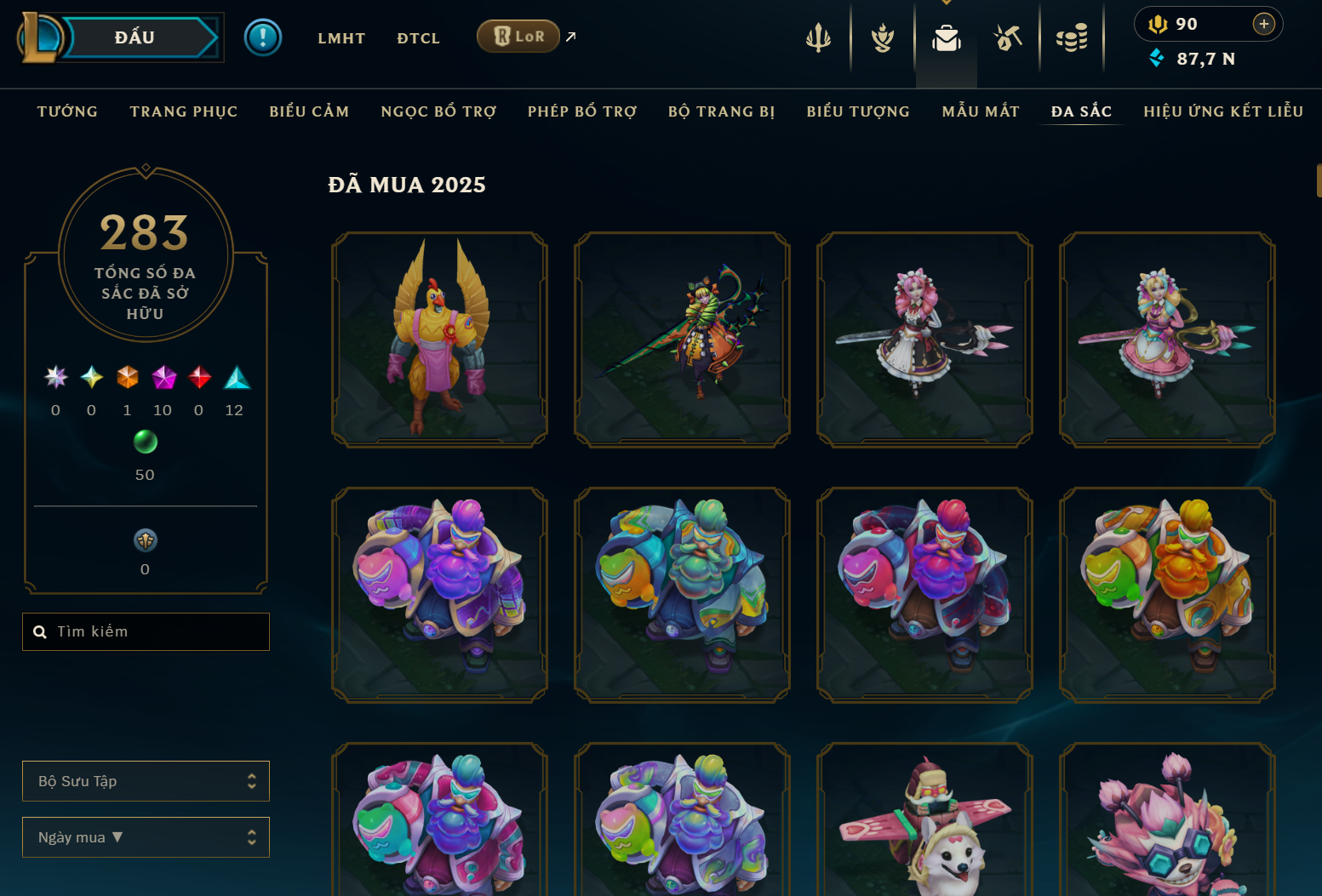Image resolution: width=1322 pixels, height=896 pixels.
Task: Switch to TRANG PHỤC tab
Action: click(x=184, y=111)
